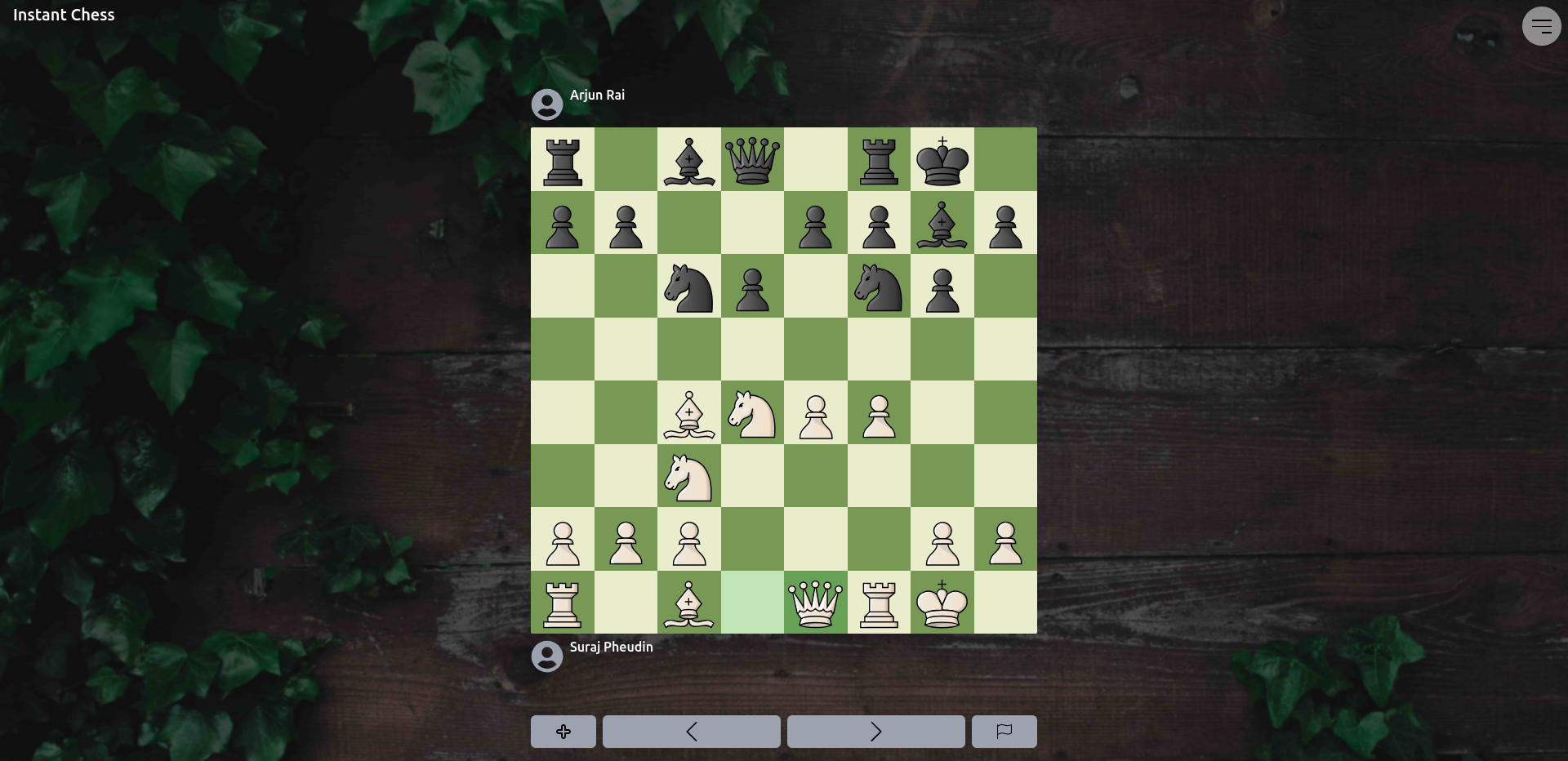Select the white bishop on c4
The image size is (1568, 761).
coord(688,413)
